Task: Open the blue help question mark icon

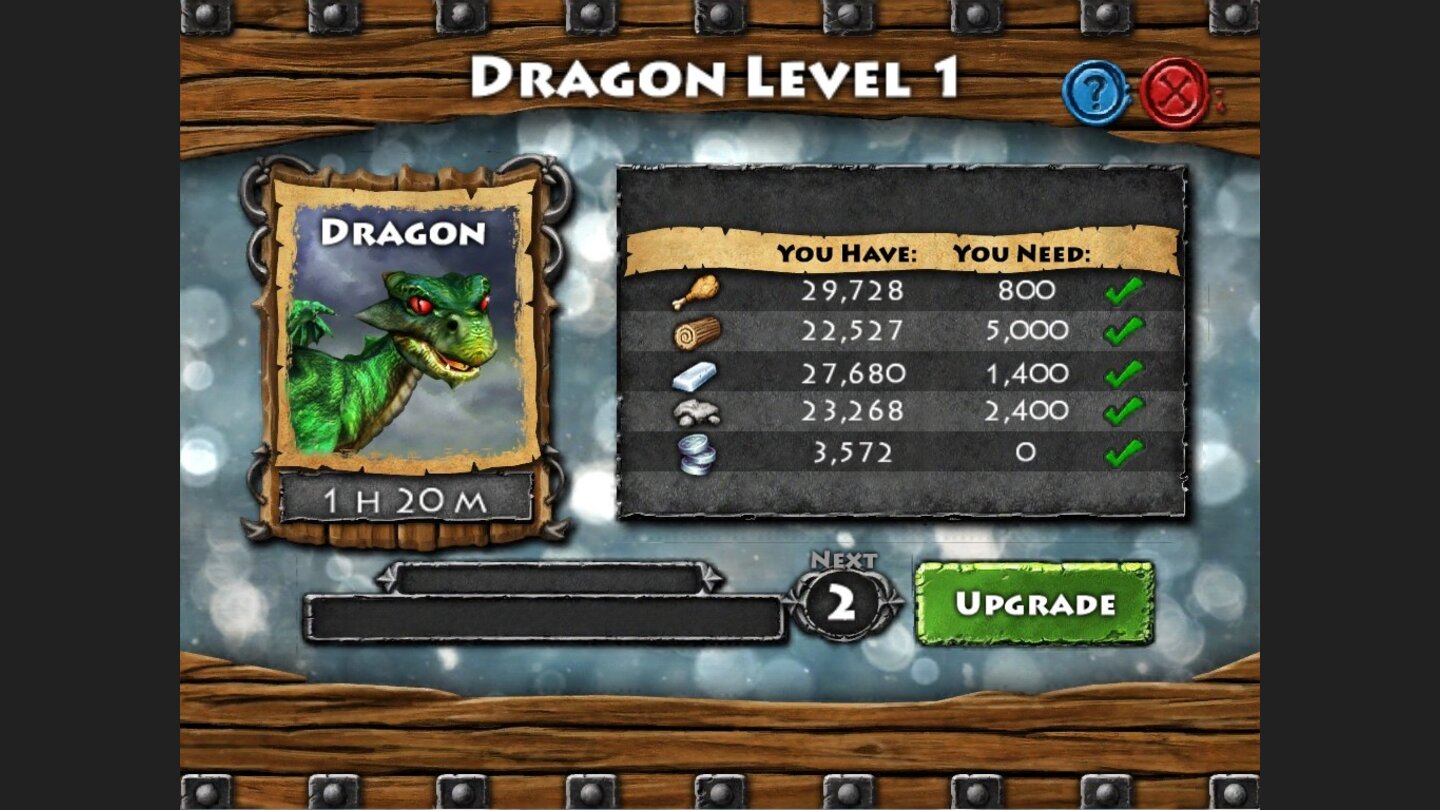Action: (x=1096, y=90)
